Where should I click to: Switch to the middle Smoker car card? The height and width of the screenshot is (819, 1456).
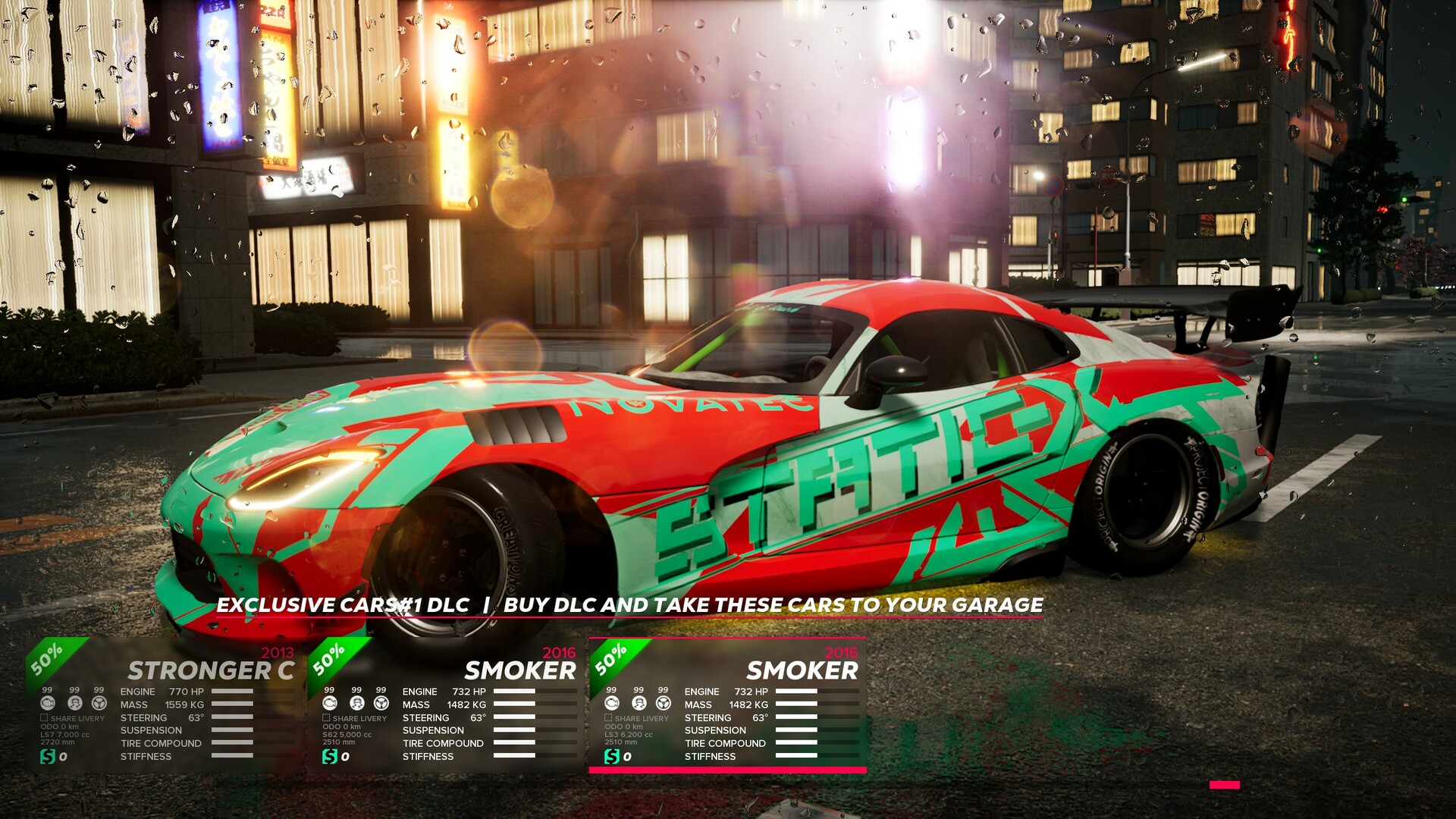pyautogui.click(x=519, y=670)
